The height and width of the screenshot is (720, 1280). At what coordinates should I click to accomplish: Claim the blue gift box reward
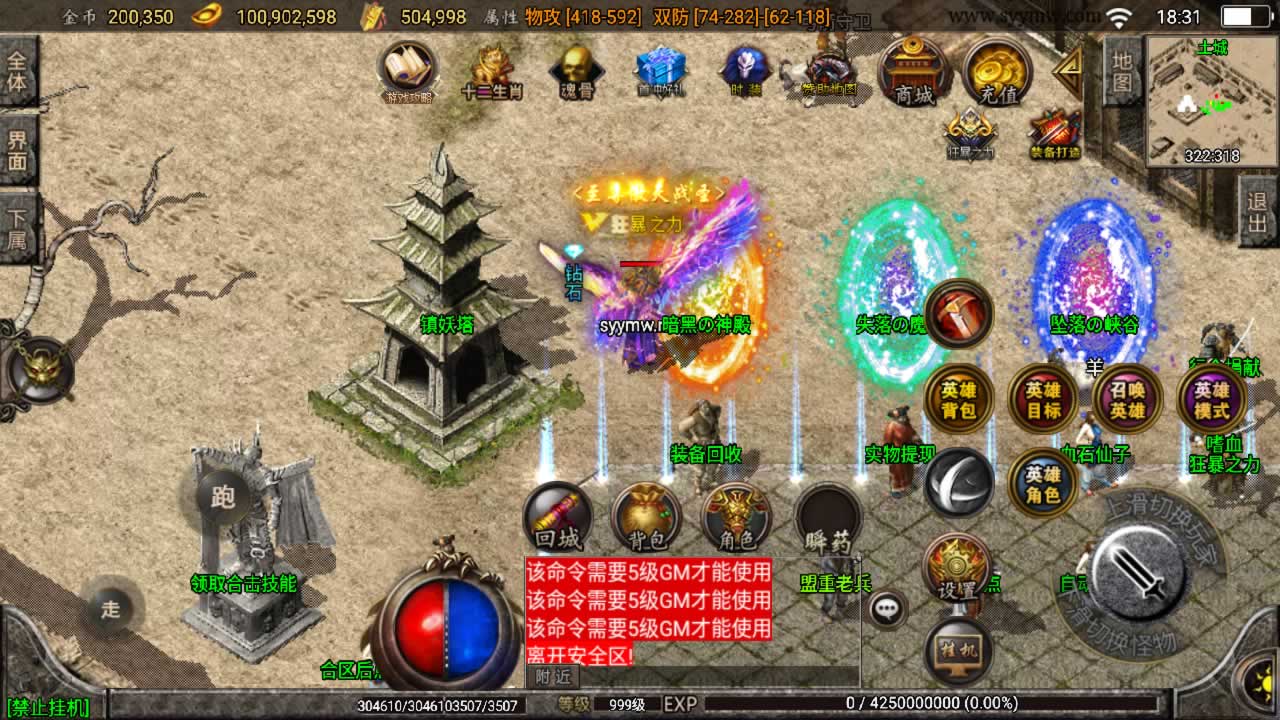(x=660, y=72)
